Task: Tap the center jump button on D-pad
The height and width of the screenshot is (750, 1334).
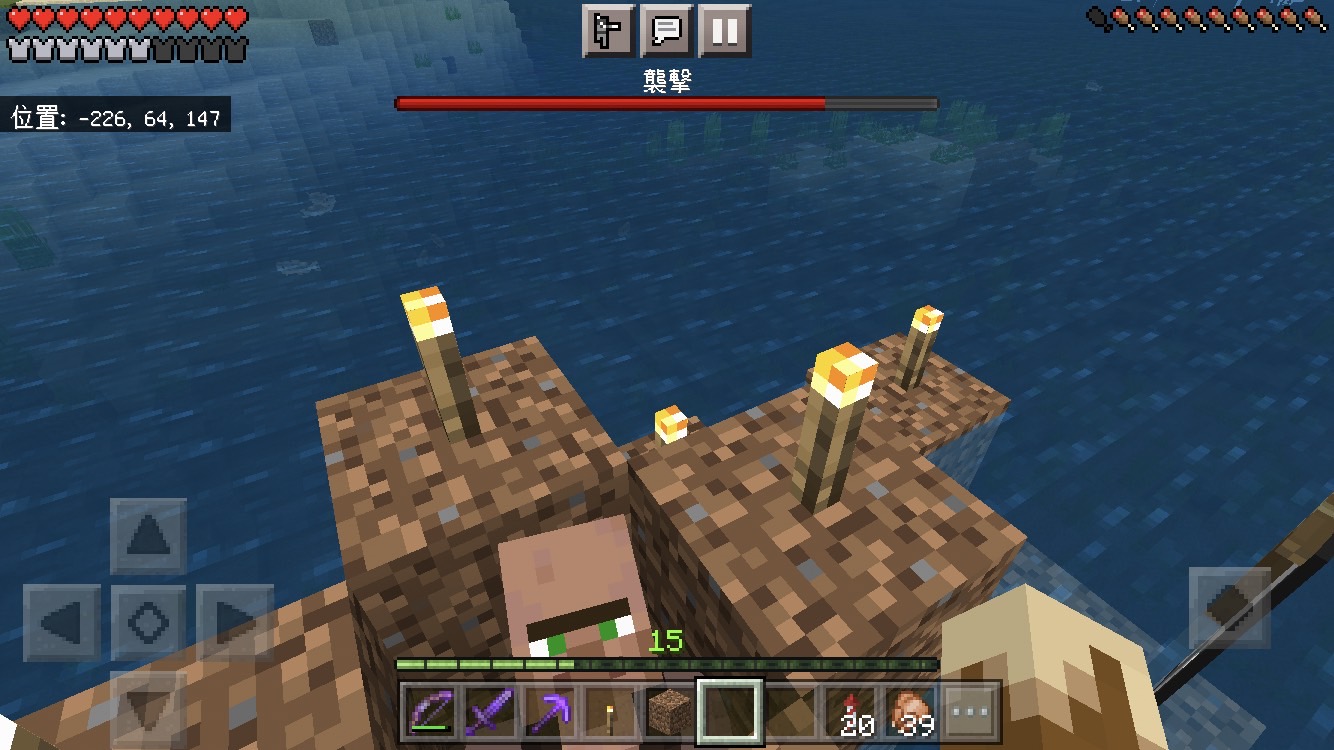Action: [148, 623]
